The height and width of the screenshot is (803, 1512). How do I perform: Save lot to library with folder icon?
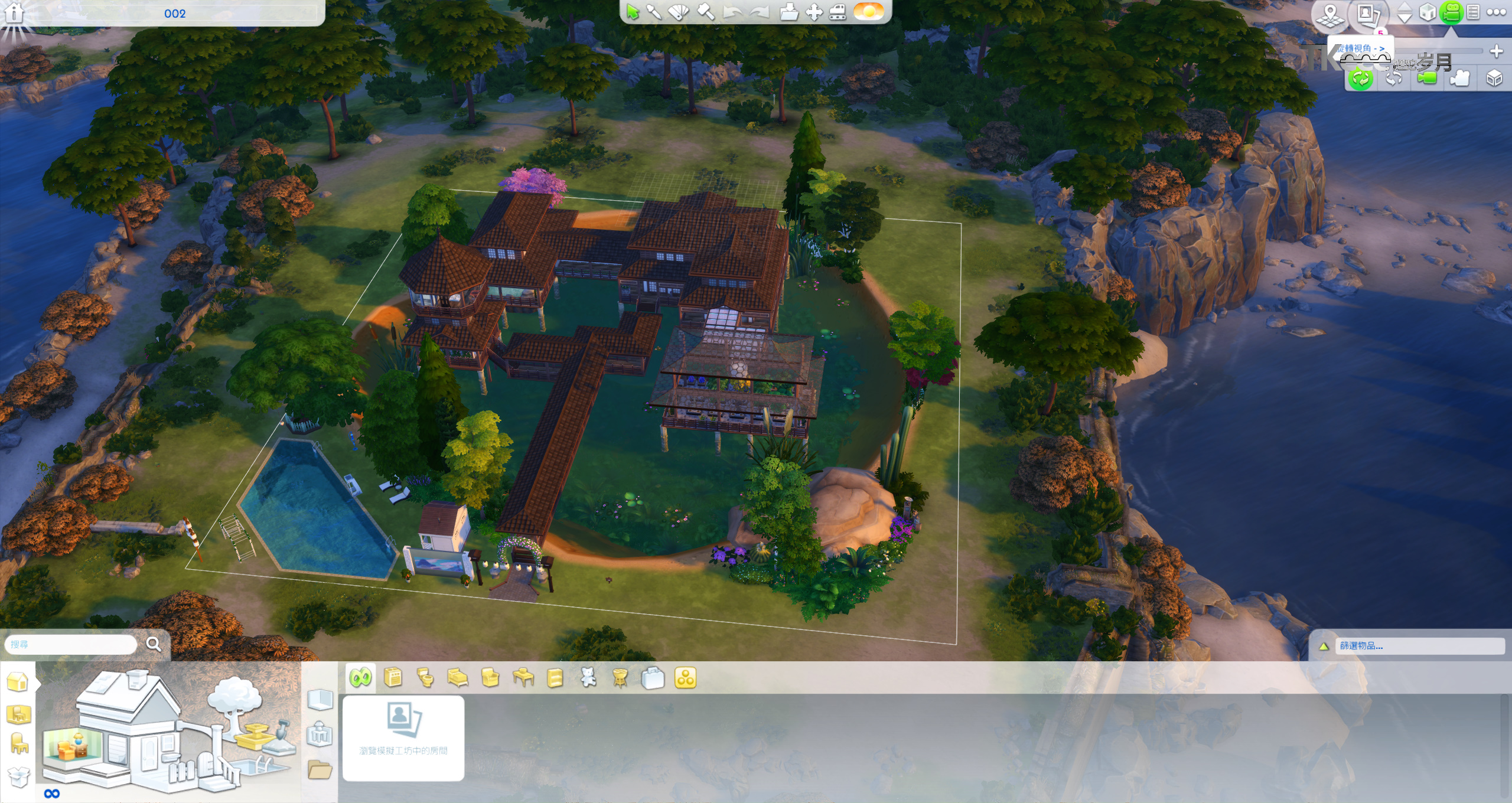[788, 12]
